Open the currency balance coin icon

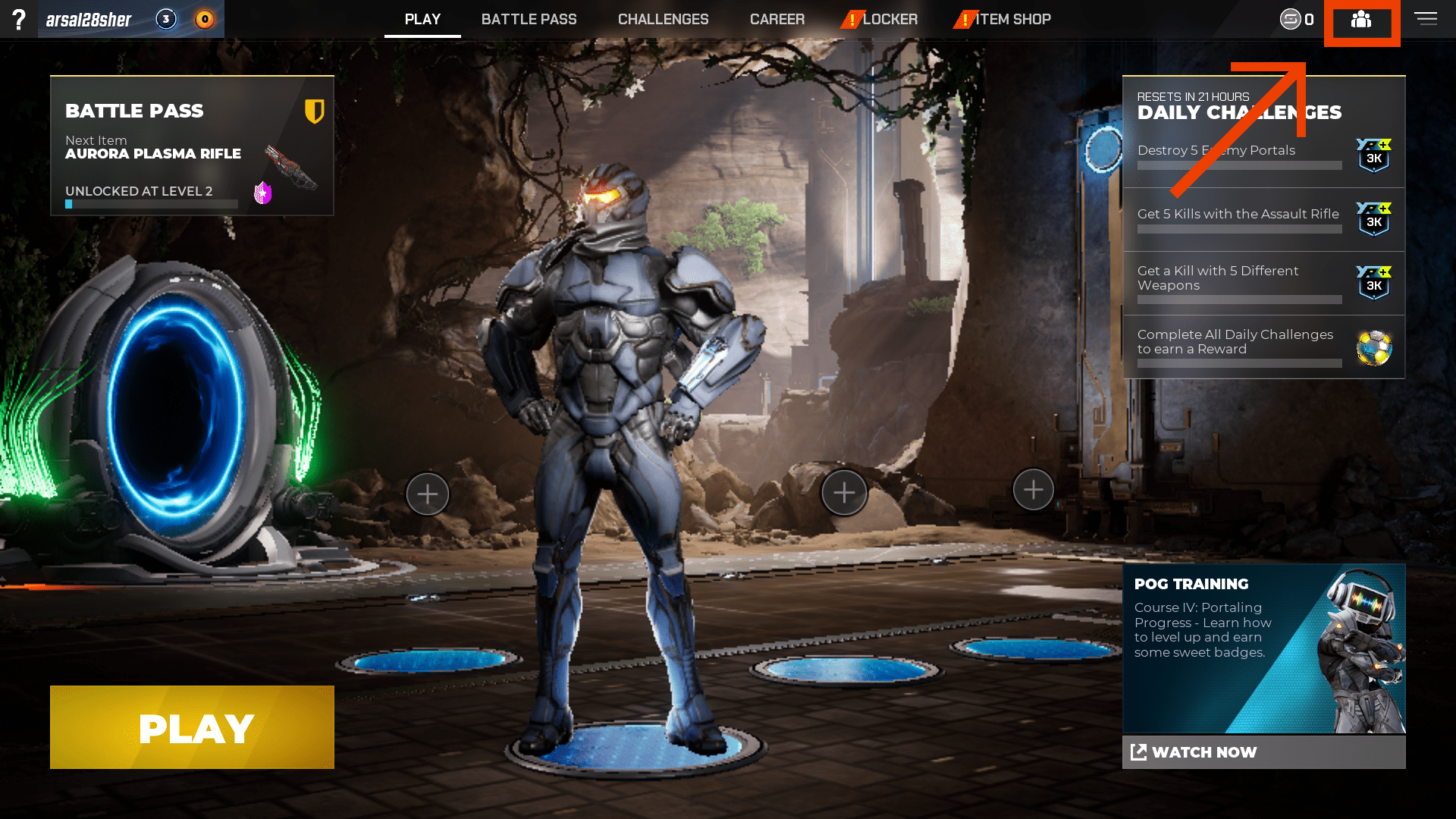1289,20
